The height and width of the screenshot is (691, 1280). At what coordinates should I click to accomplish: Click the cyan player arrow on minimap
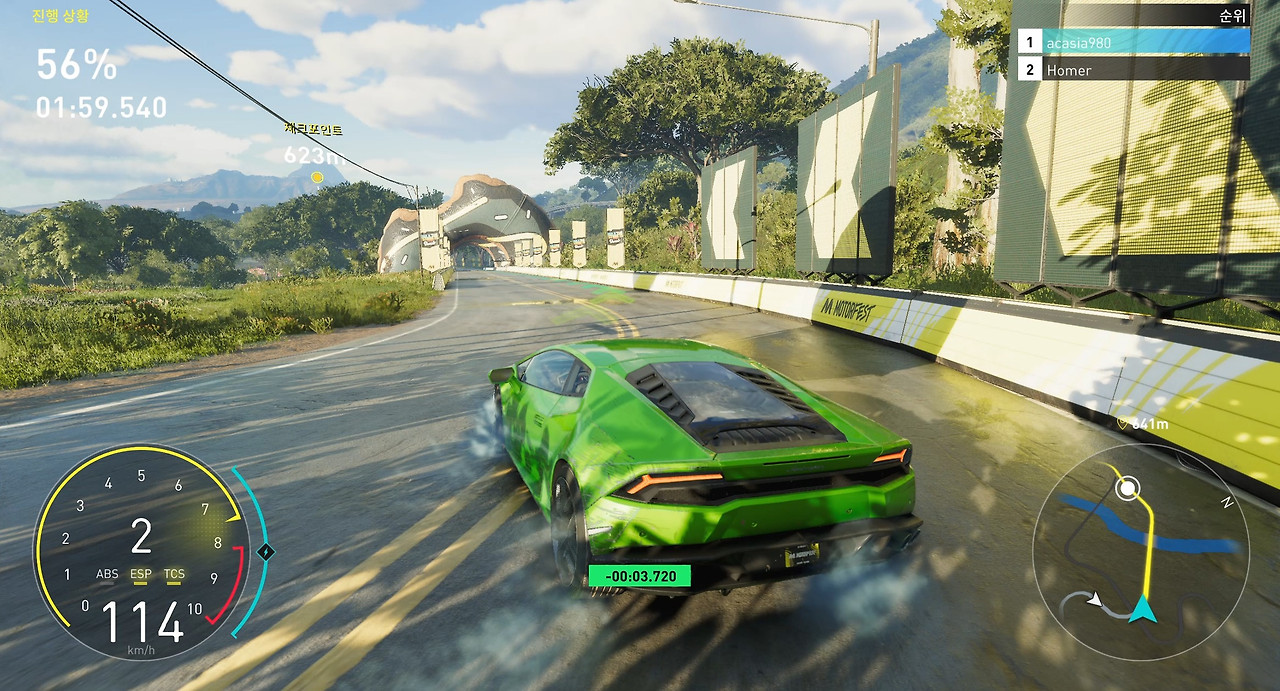[x=1142, y=609]
